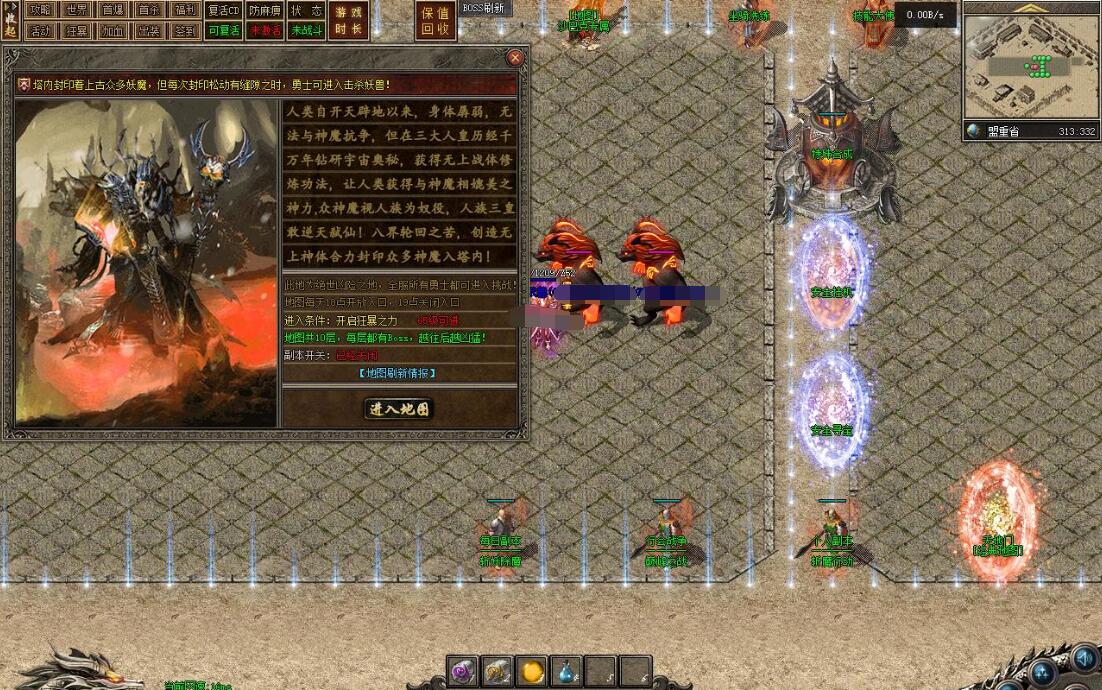Viewport: 1102px width, 690px height.
Task: Use the blue potion hotbar slot
Action: tap(565, 671)
